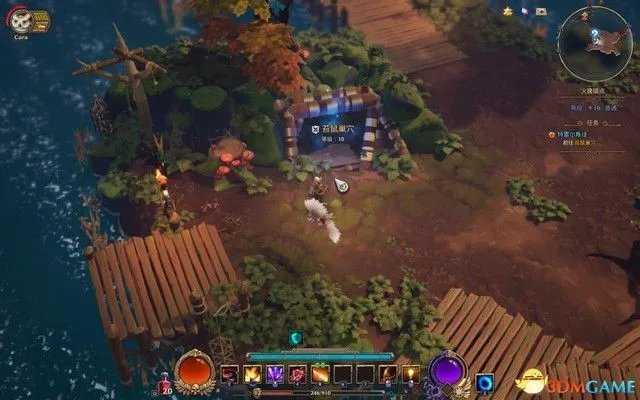This screenshot has height=400, width=640.
Task: Activate the red swirl skill
Action: [x=297, y=374]
